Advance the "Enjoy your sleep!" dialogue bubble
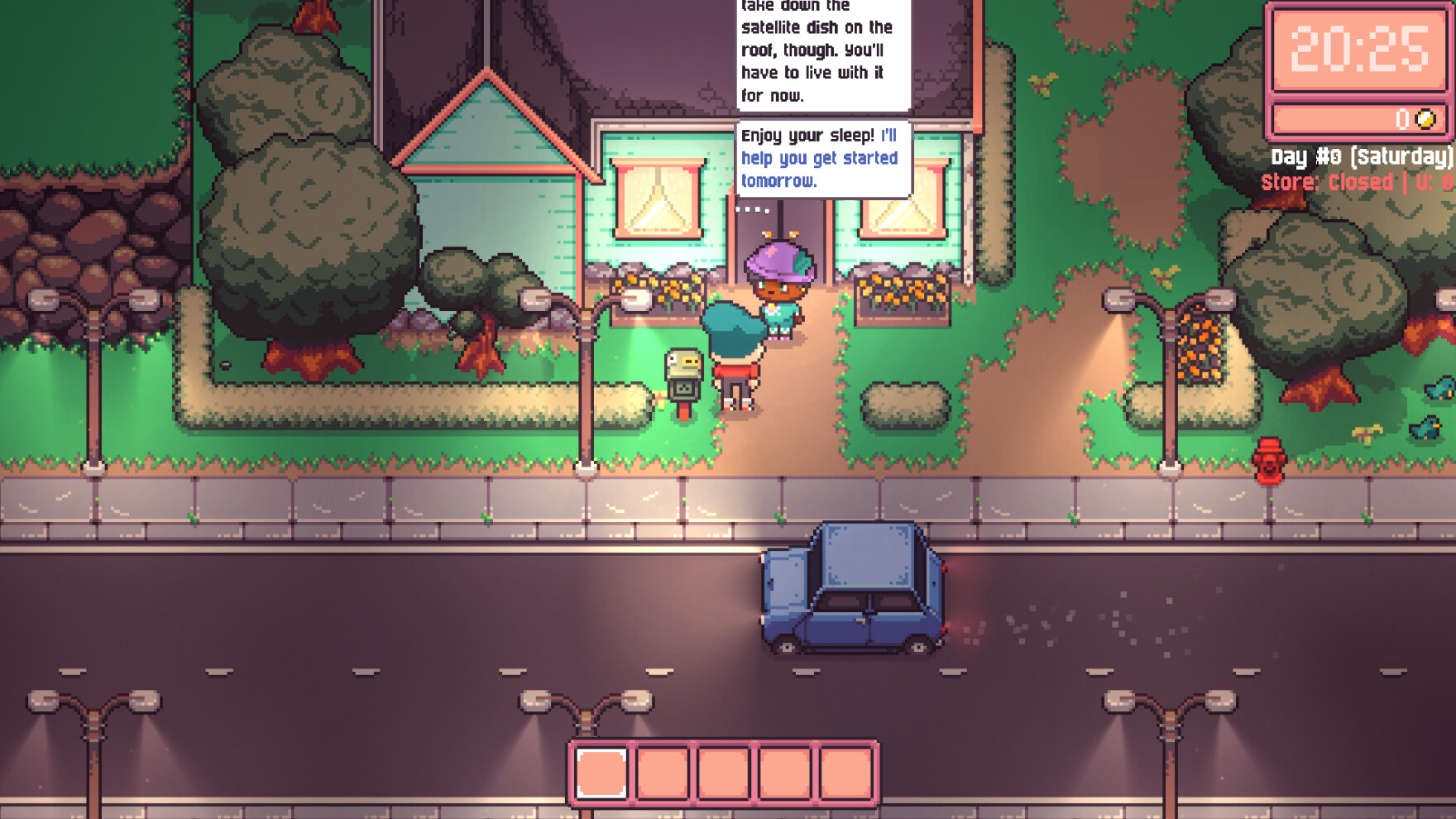1456x819 pixels. [822, 158]
